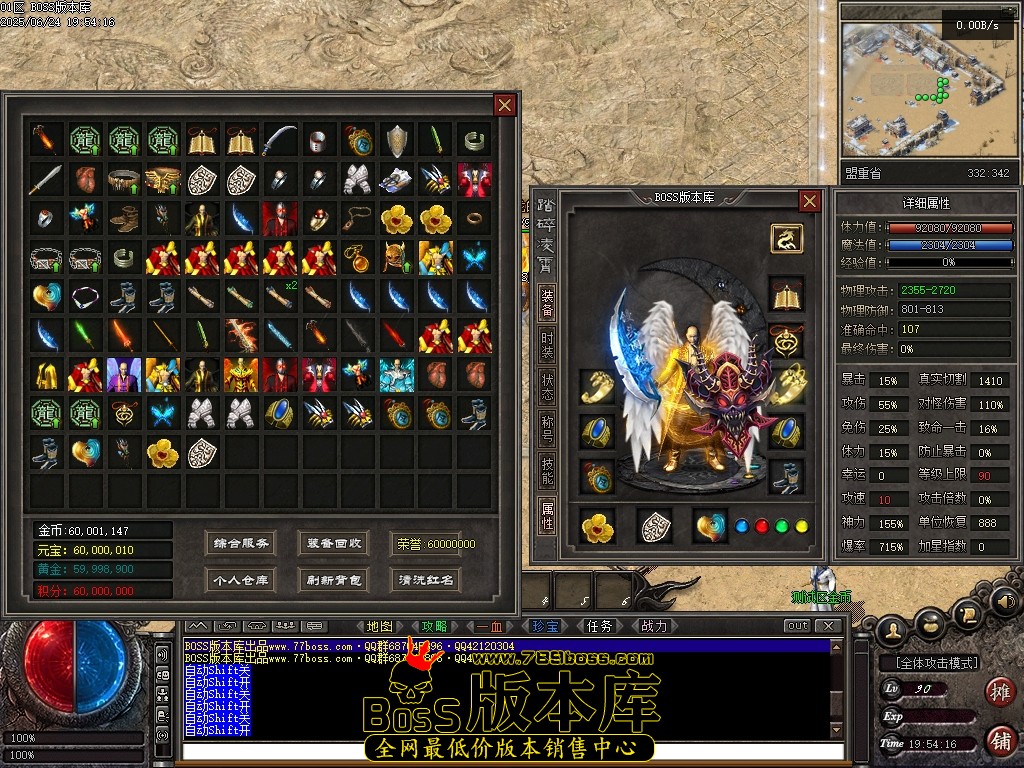Refresh the bag with 刷新背包
1024x768 pixels.
click(x=334, y=580)
